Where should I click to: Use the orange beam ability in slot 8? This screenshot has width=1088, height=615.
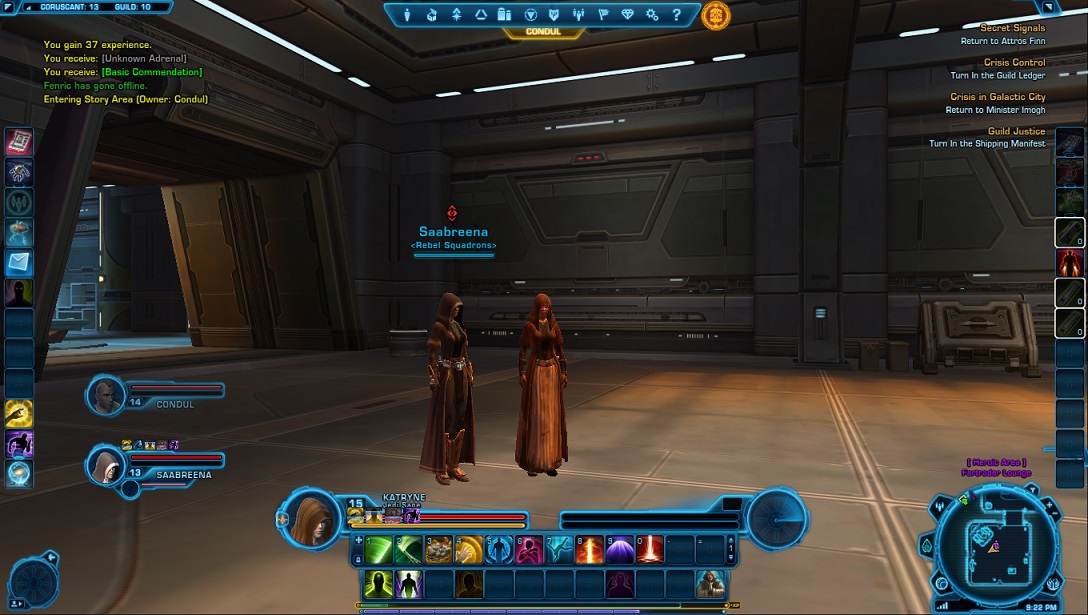[589, 549]
